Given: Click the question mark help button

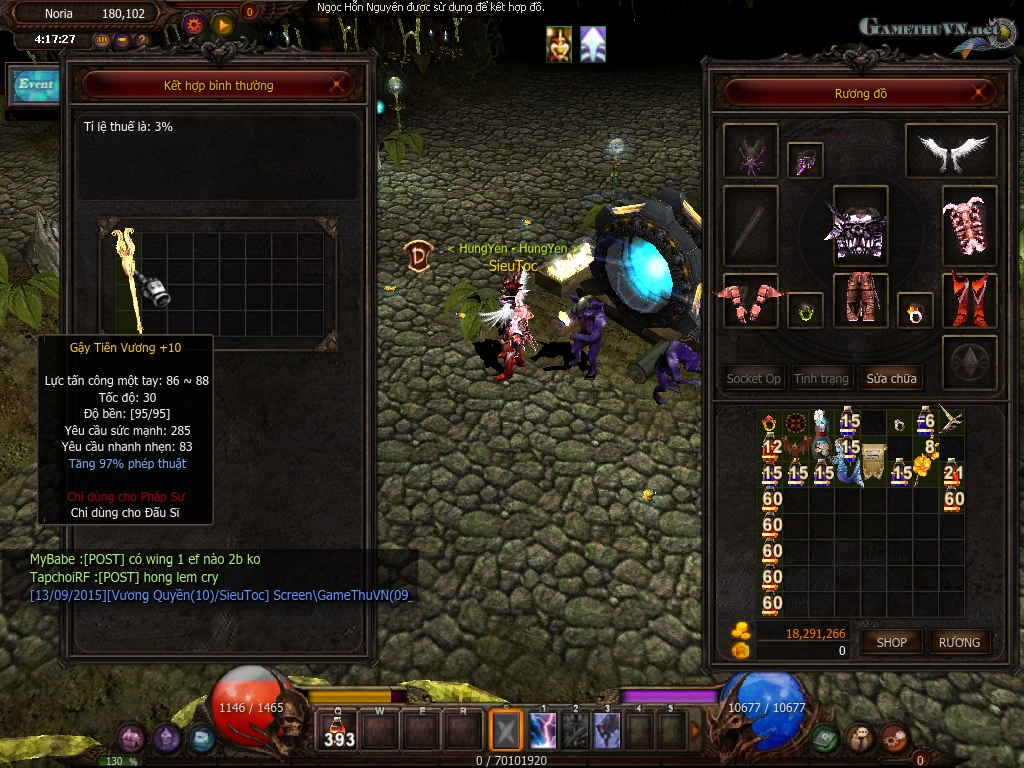Looking at the screenshot, I should tap(142, 40).
